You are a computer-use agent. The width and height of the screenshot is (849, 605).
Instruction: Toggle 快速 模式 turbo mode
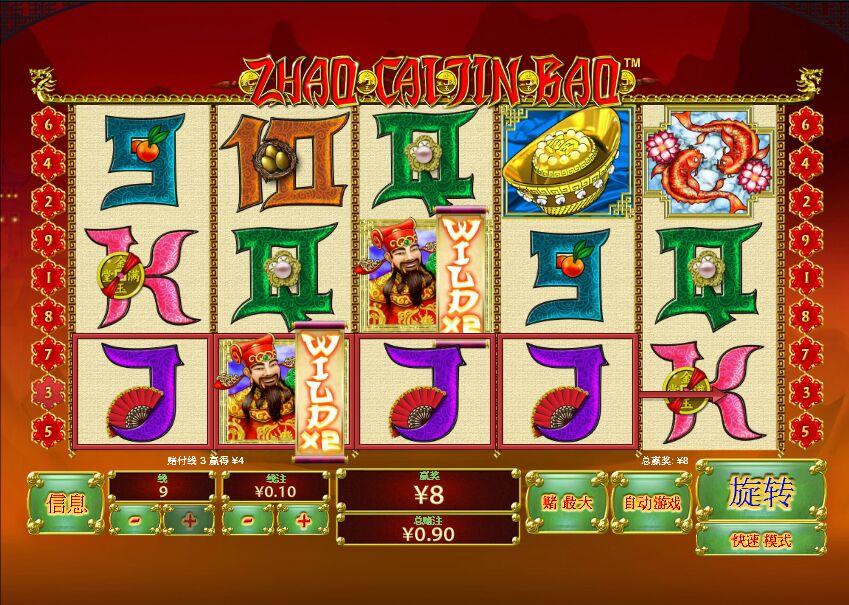pyautogui.click(x=760, y=540)
